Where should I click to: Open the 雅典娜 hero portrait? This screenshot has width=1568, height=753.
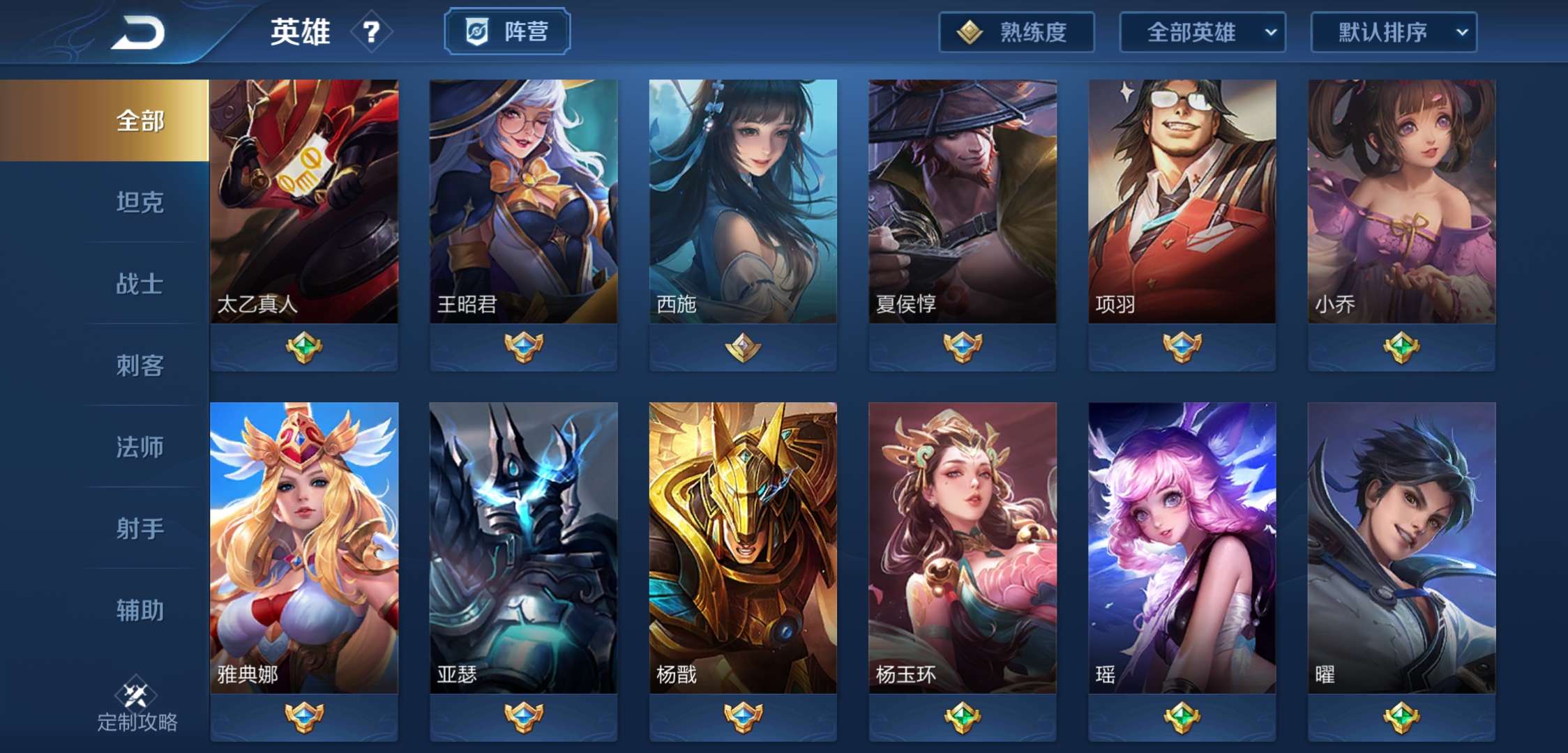coord(304,544)
